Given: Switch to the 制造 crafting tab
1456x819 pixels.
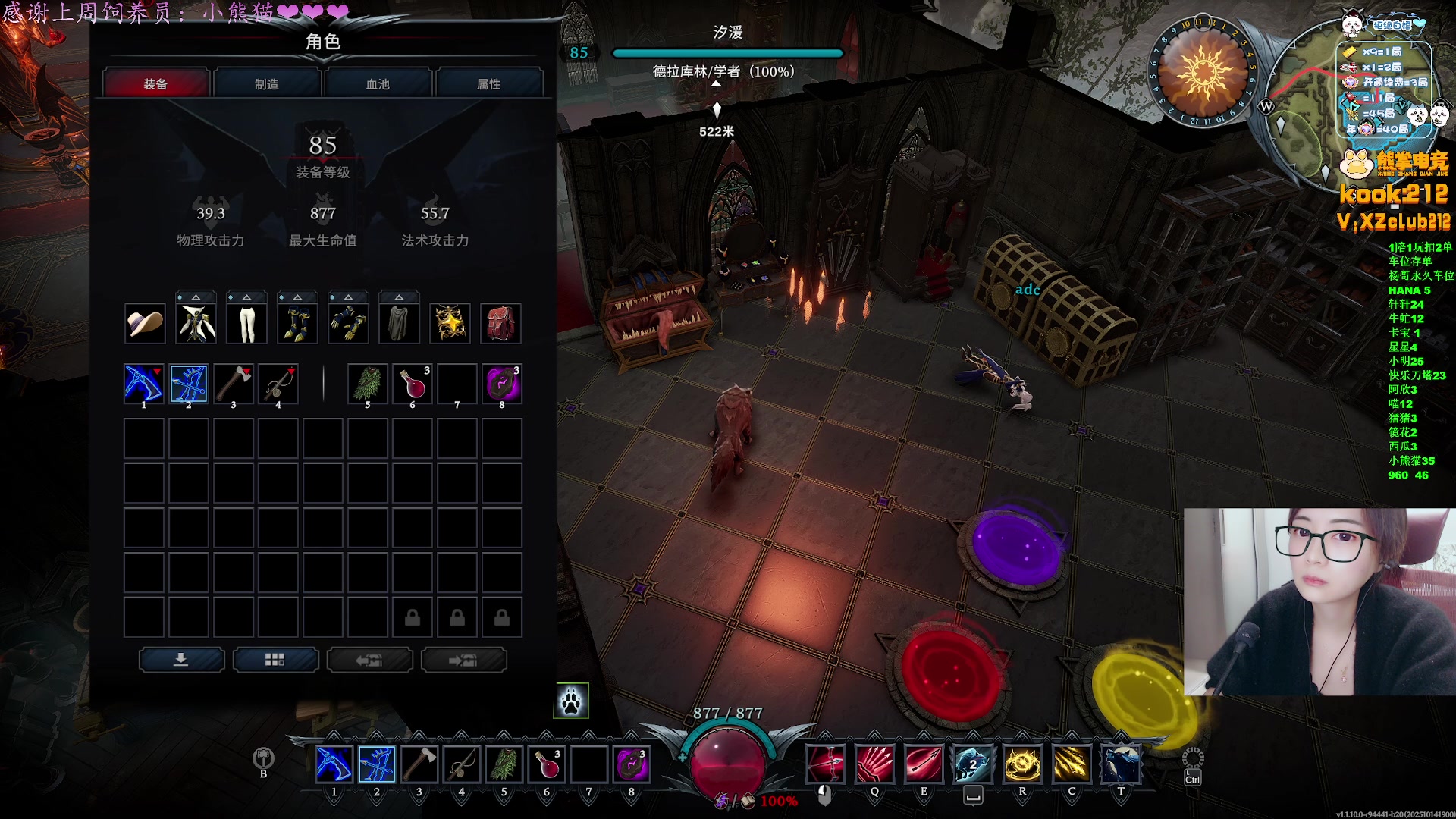Looking at the screenshot, I should tap(267, 83).
